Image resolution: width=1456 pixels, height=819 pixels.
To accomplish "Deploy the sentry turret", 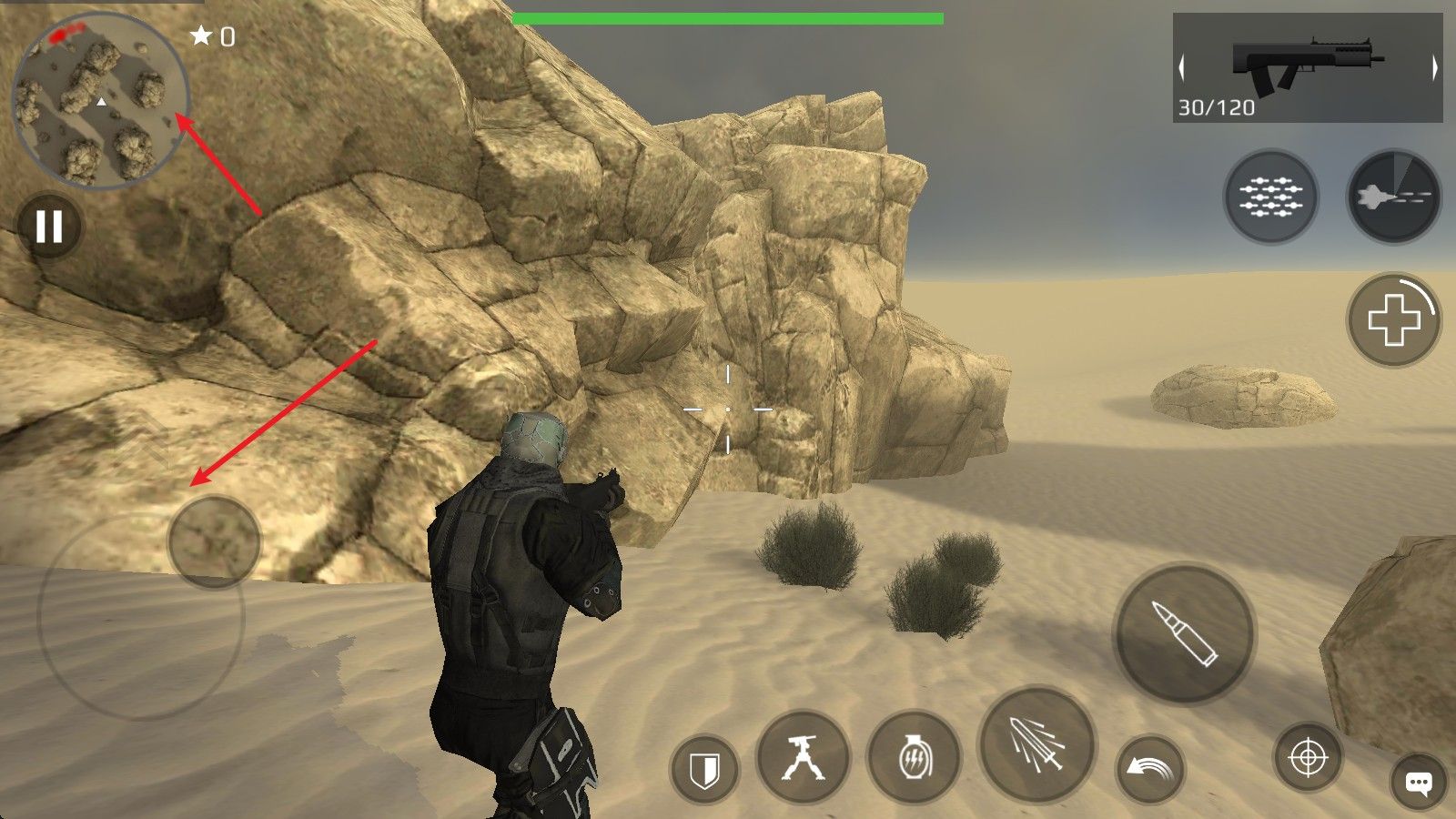I will [x=803, y=758].
